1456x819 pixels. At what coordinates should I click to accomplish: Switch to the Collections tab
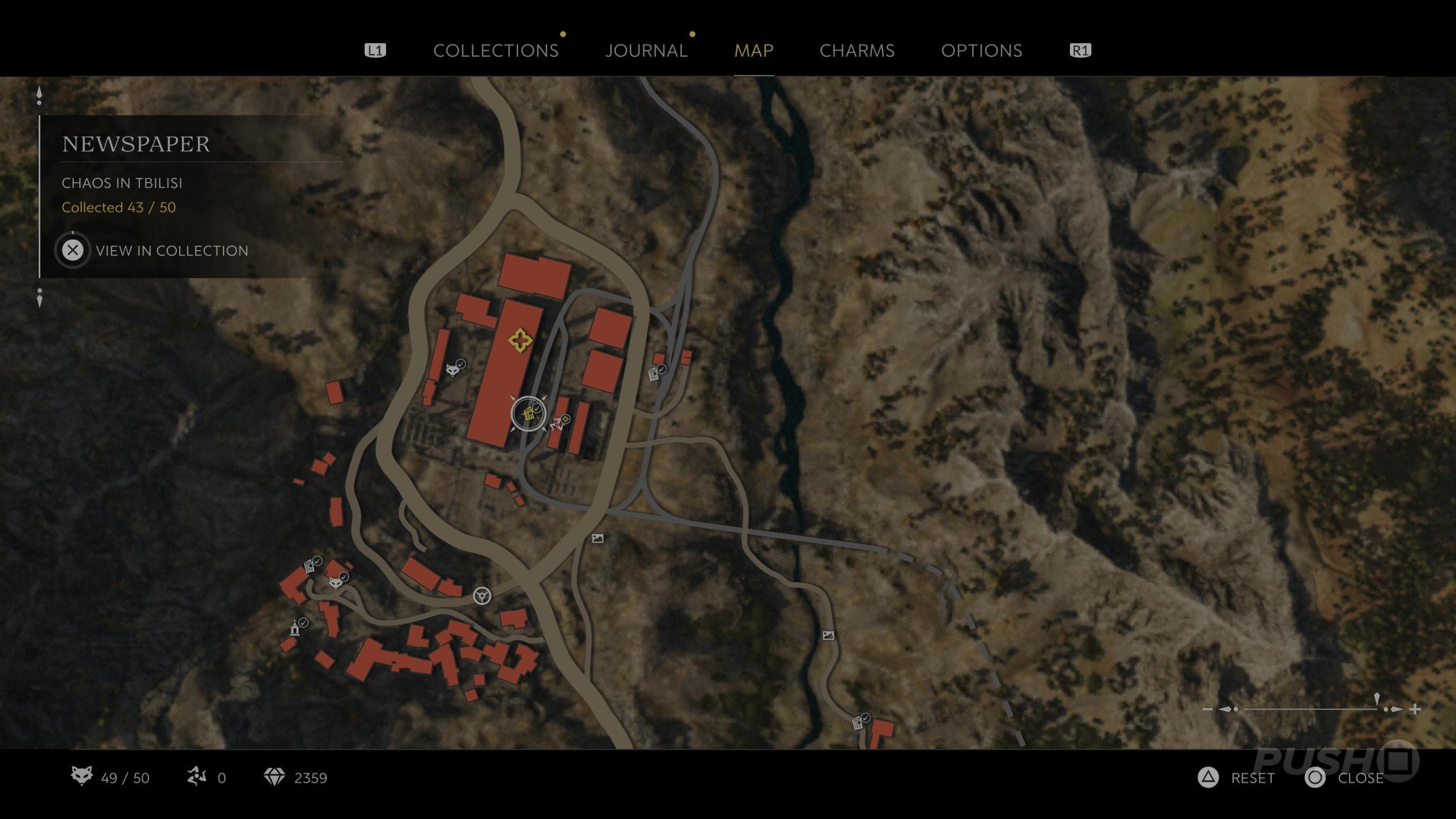point(495,51)
